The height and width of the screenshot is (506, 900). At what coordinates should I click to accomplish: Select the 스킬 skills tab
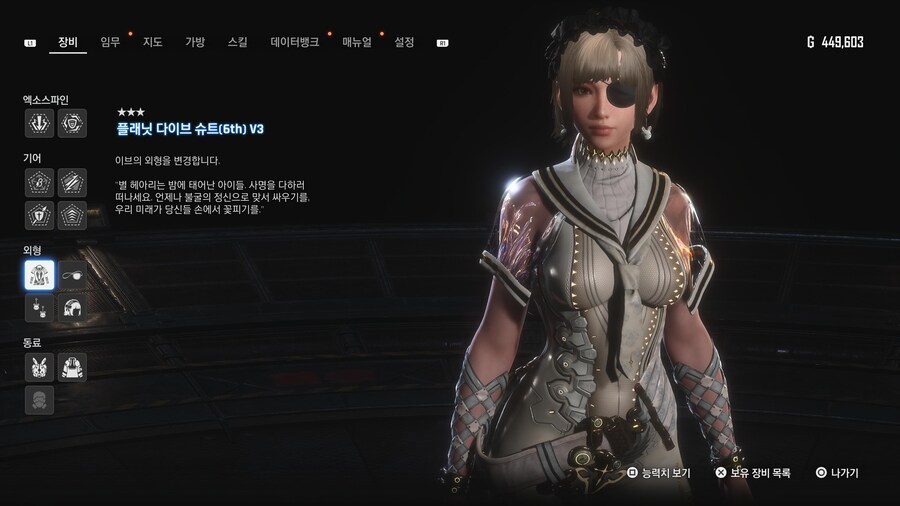coord(237,42)
